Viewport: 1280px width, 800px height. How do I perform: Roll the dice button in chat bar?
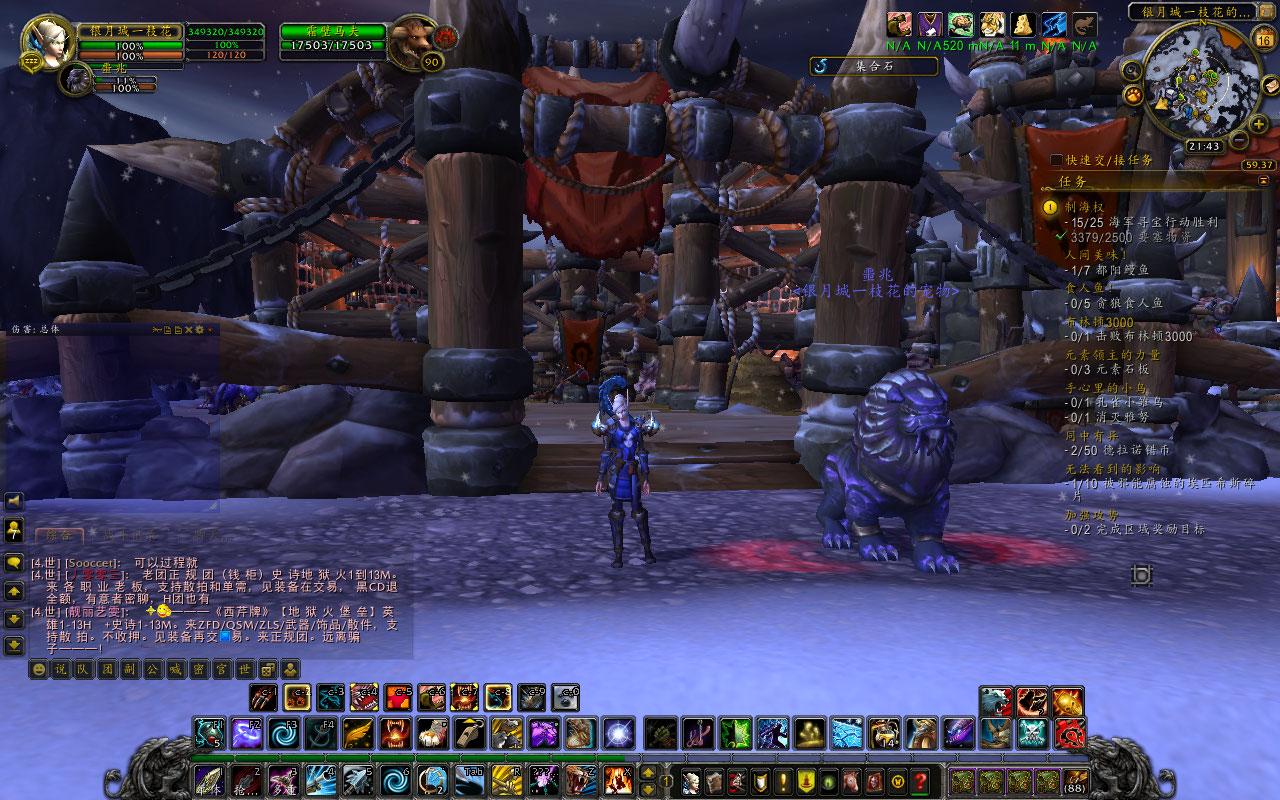click(267, 670)
